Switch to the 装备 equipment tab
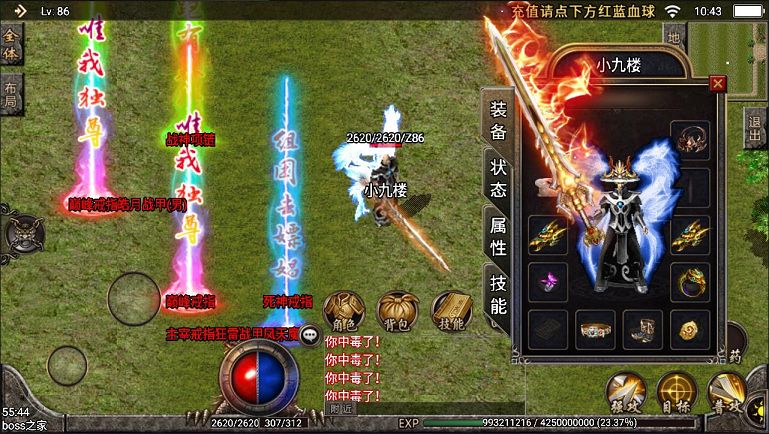Viewport: 769px width, 434px height. (497, 120)
